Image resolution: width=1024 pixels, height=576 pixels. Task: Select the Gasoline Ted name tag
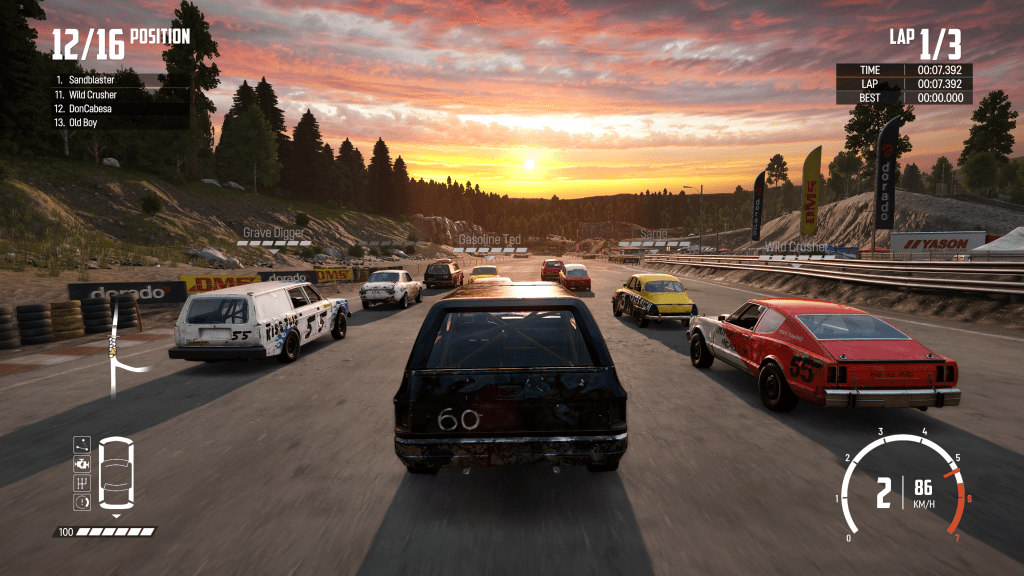489,240
